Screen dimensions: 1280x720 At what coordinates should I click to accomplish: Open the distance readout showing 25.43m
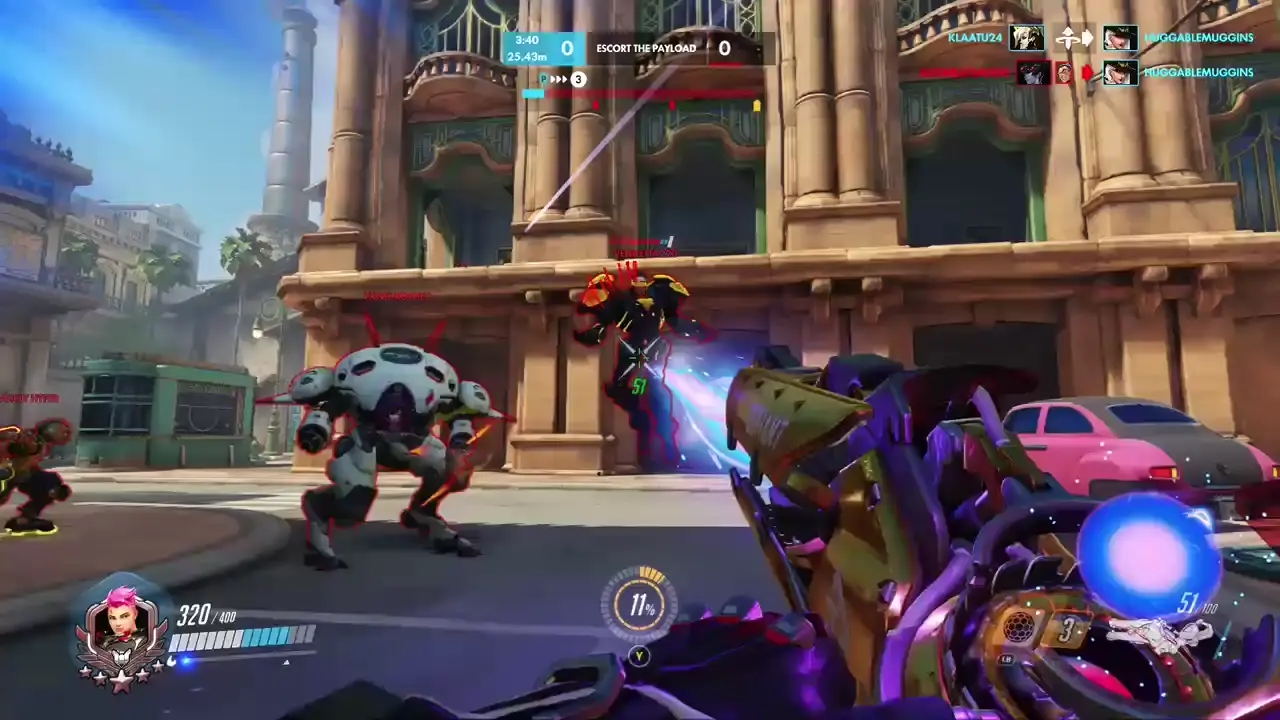[x=528, y=56]
